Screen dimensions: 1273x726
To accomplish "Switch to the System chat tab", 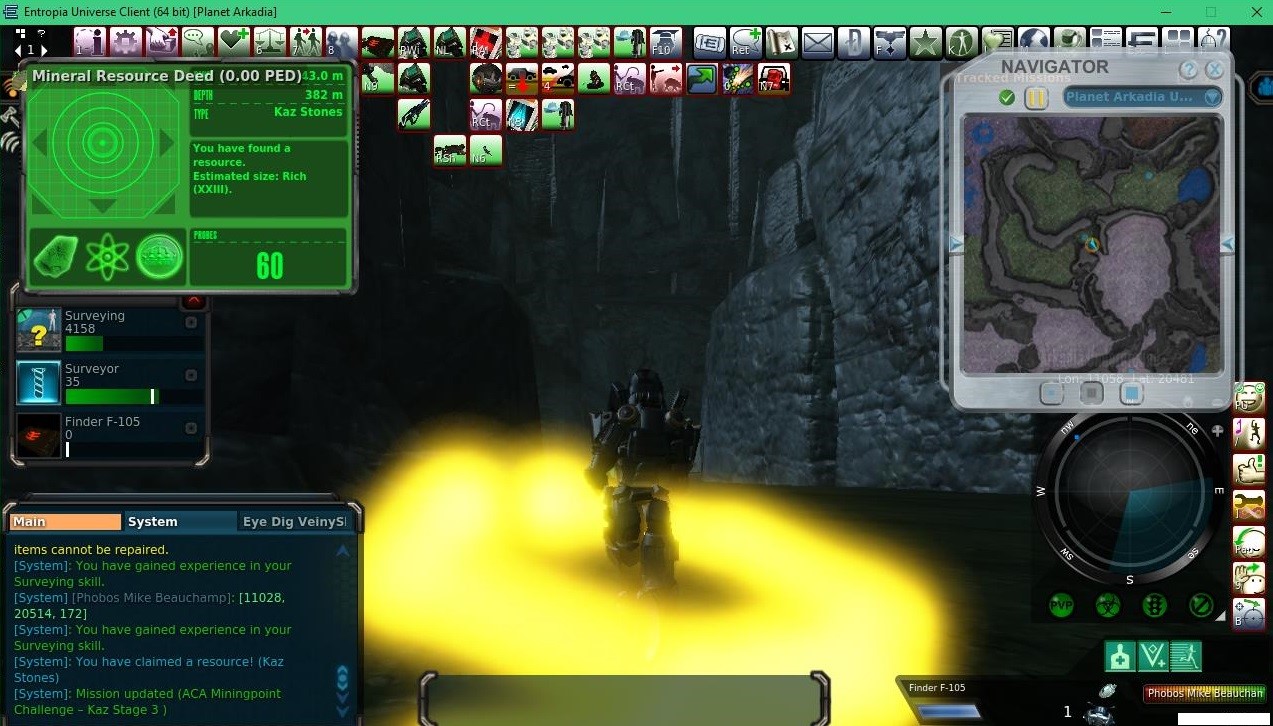I will (153, 521).
